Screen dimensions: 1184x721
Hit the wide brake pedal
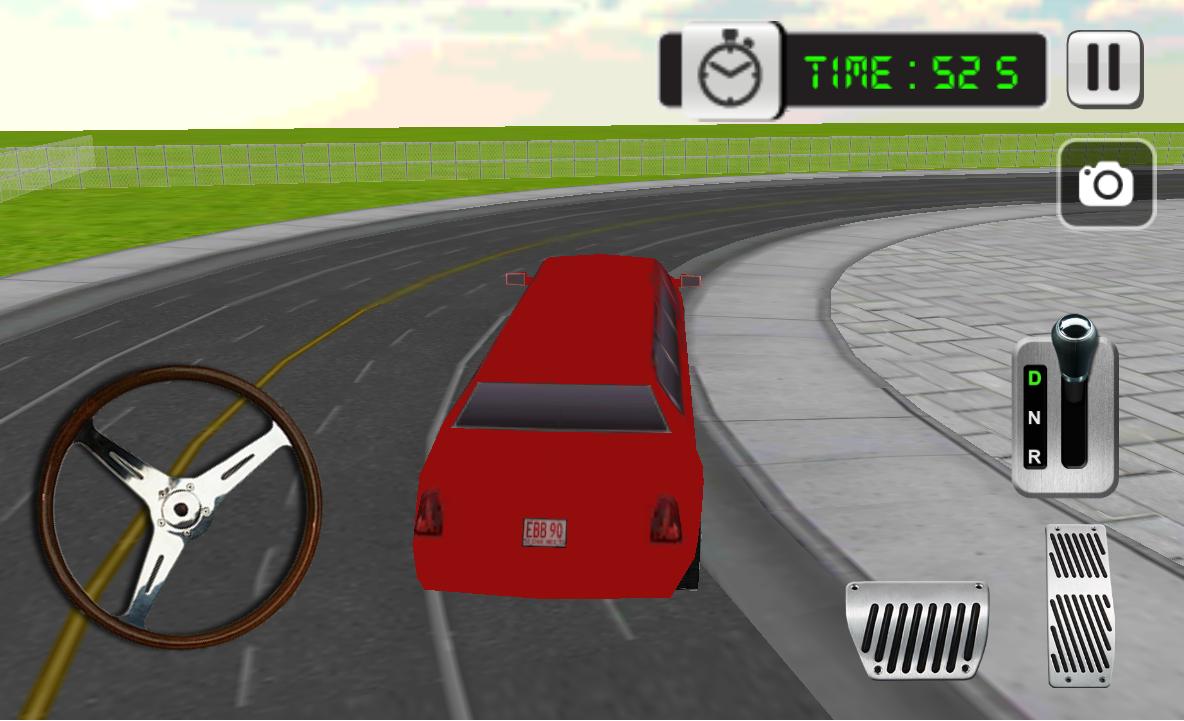point(916,630)
